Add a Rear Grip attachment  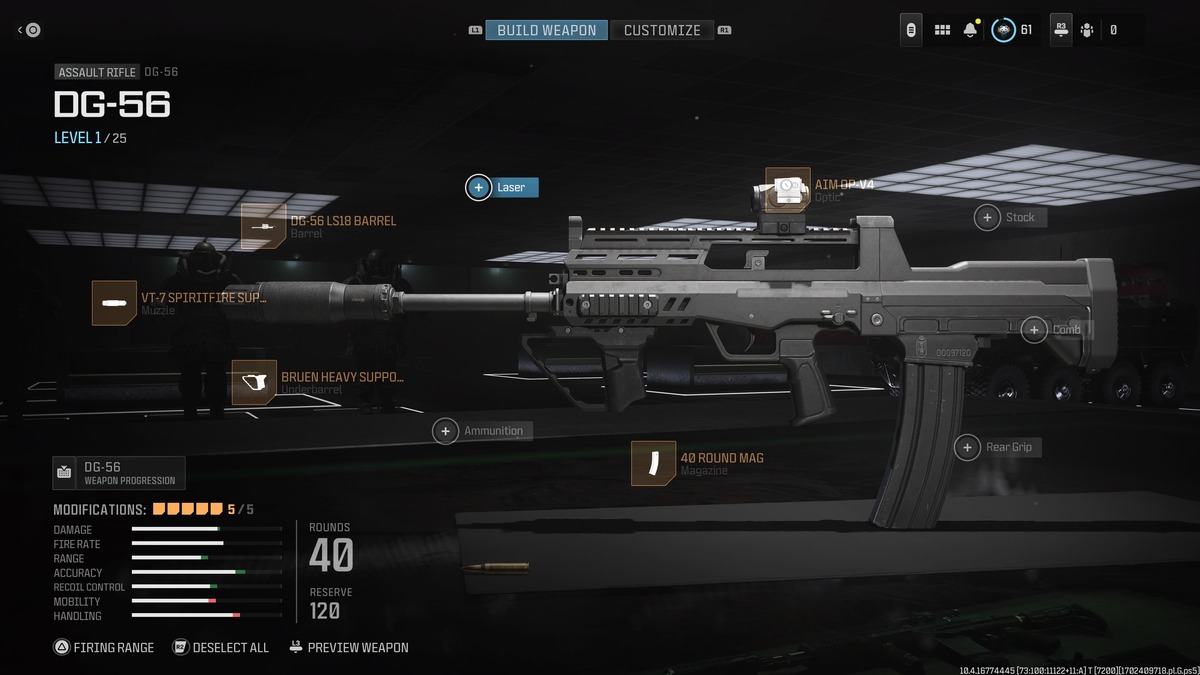tap(967, 447)
